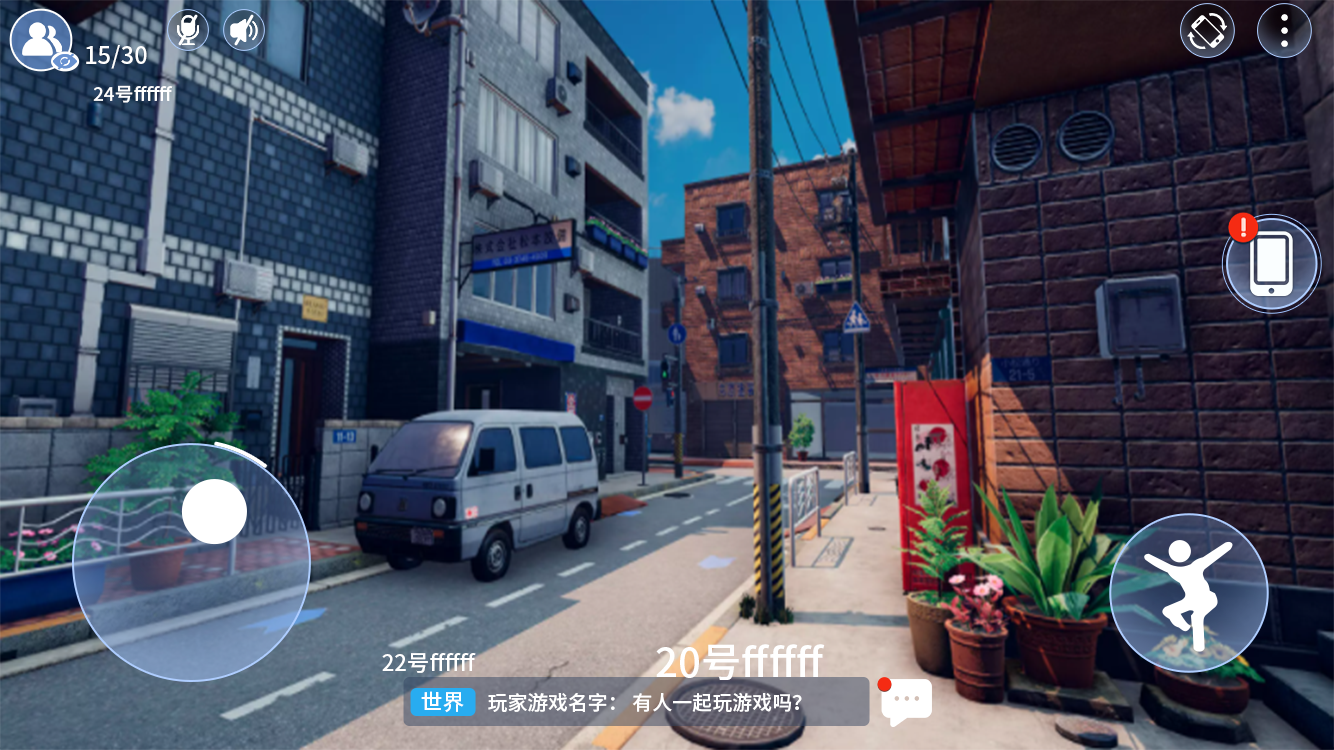1334x750 pixels.
Task: Tap the jump action button
Action: [x=1188, y=593]
